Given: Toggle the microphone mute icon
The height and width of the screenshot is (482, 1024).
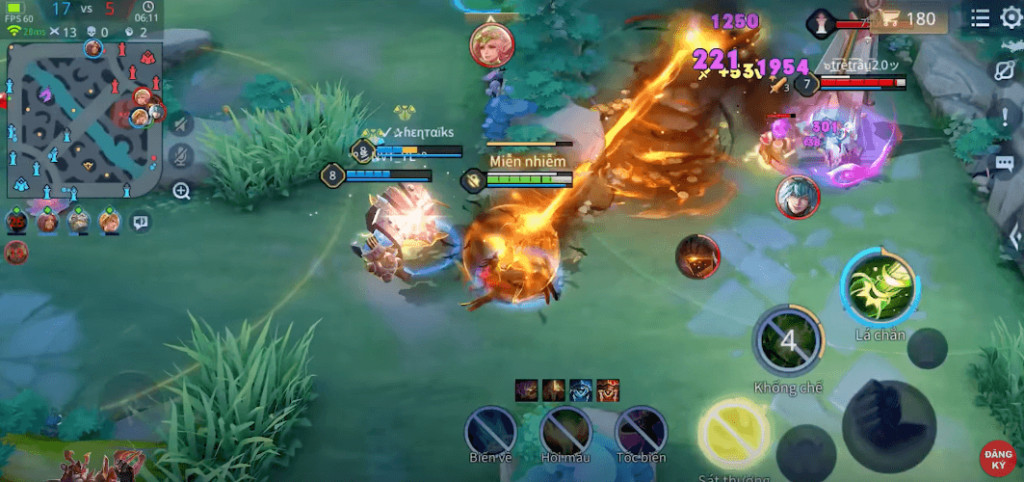Looking at the screenshot, I should [181, 156].
